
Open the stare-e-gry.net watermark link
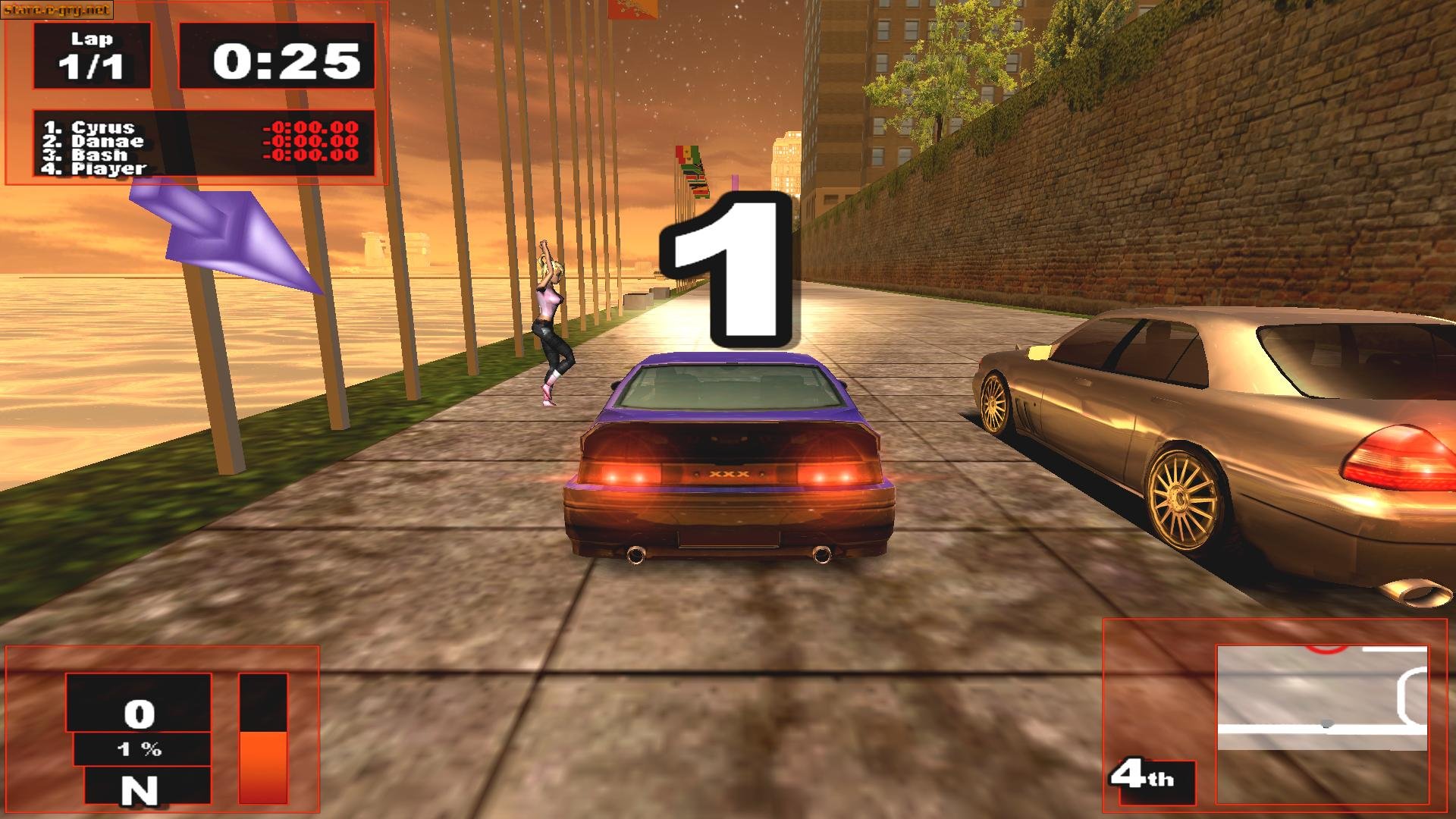pos(57,10)
